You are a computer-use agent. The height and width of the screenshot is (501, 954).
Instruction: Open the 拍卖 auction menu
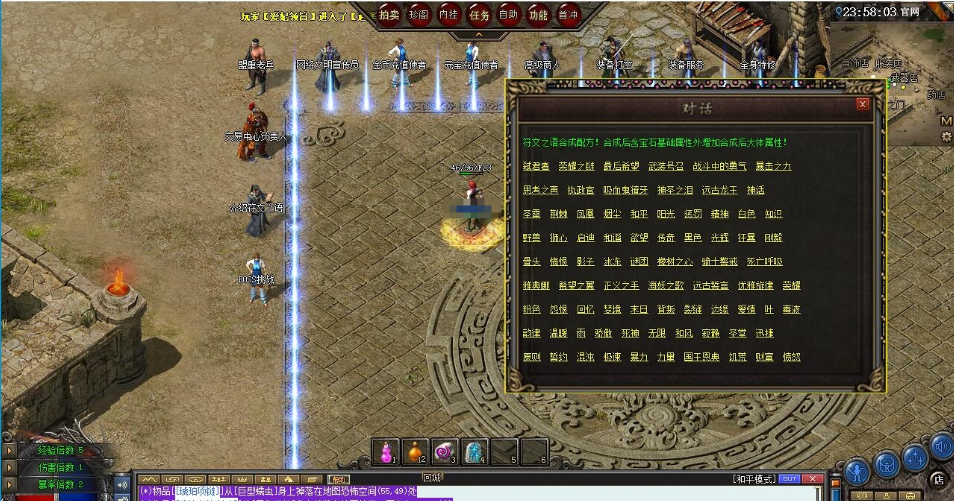click(390, 15)
